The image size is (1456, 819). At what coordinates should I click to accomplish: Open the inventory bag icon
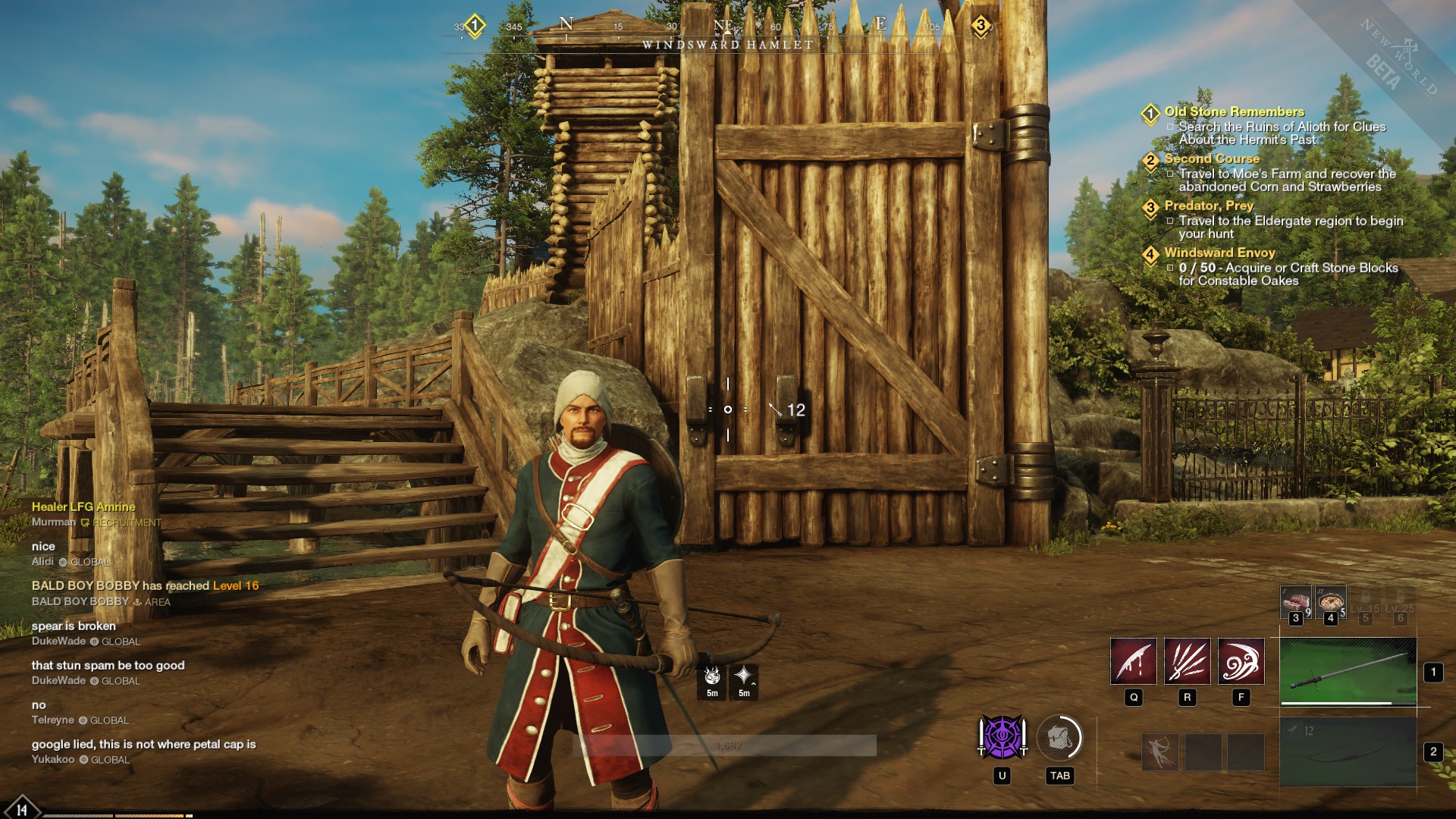tap(1059, 738)
